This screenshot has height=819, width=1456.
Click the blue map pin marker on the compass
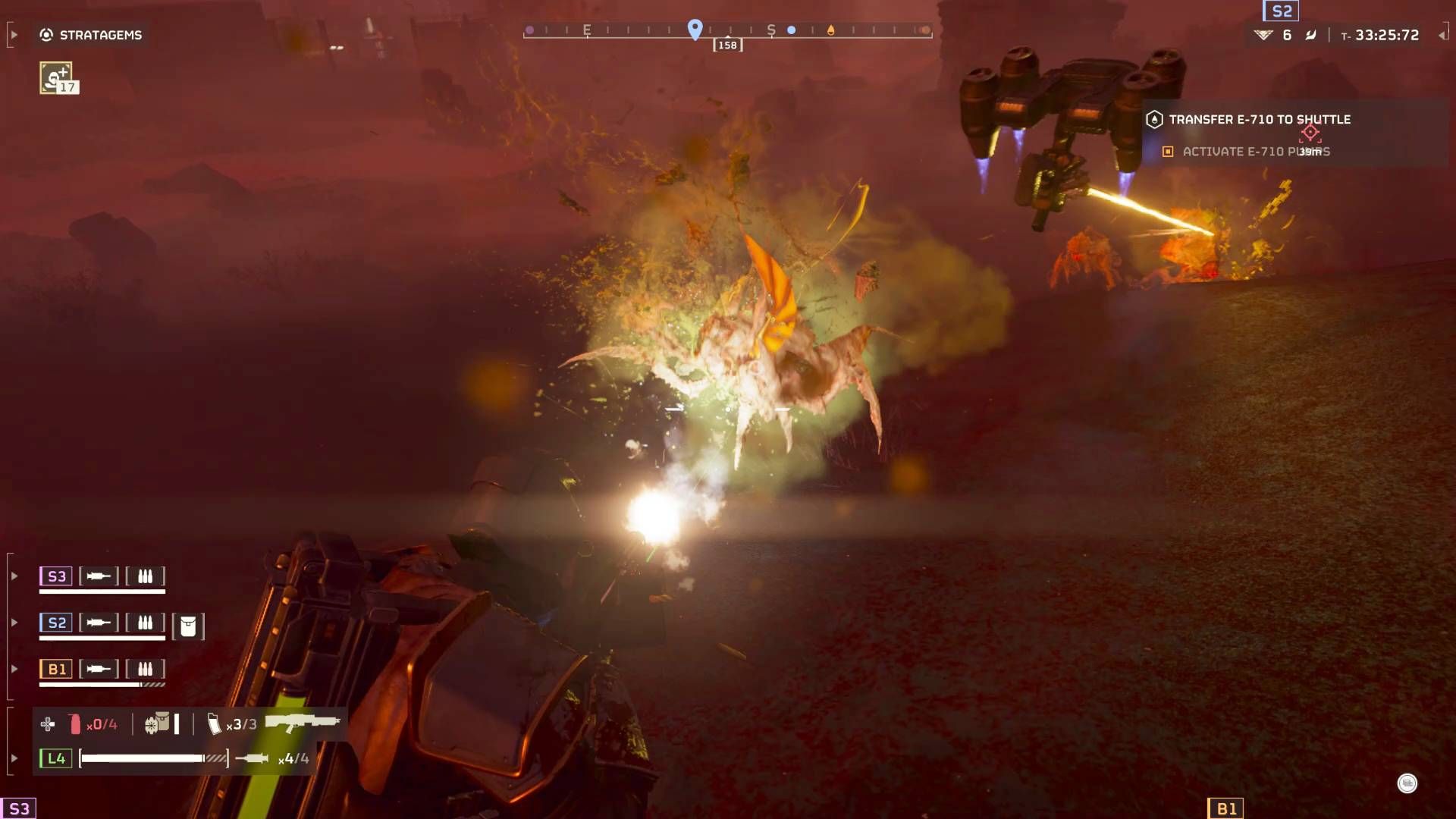click(694, 29)
